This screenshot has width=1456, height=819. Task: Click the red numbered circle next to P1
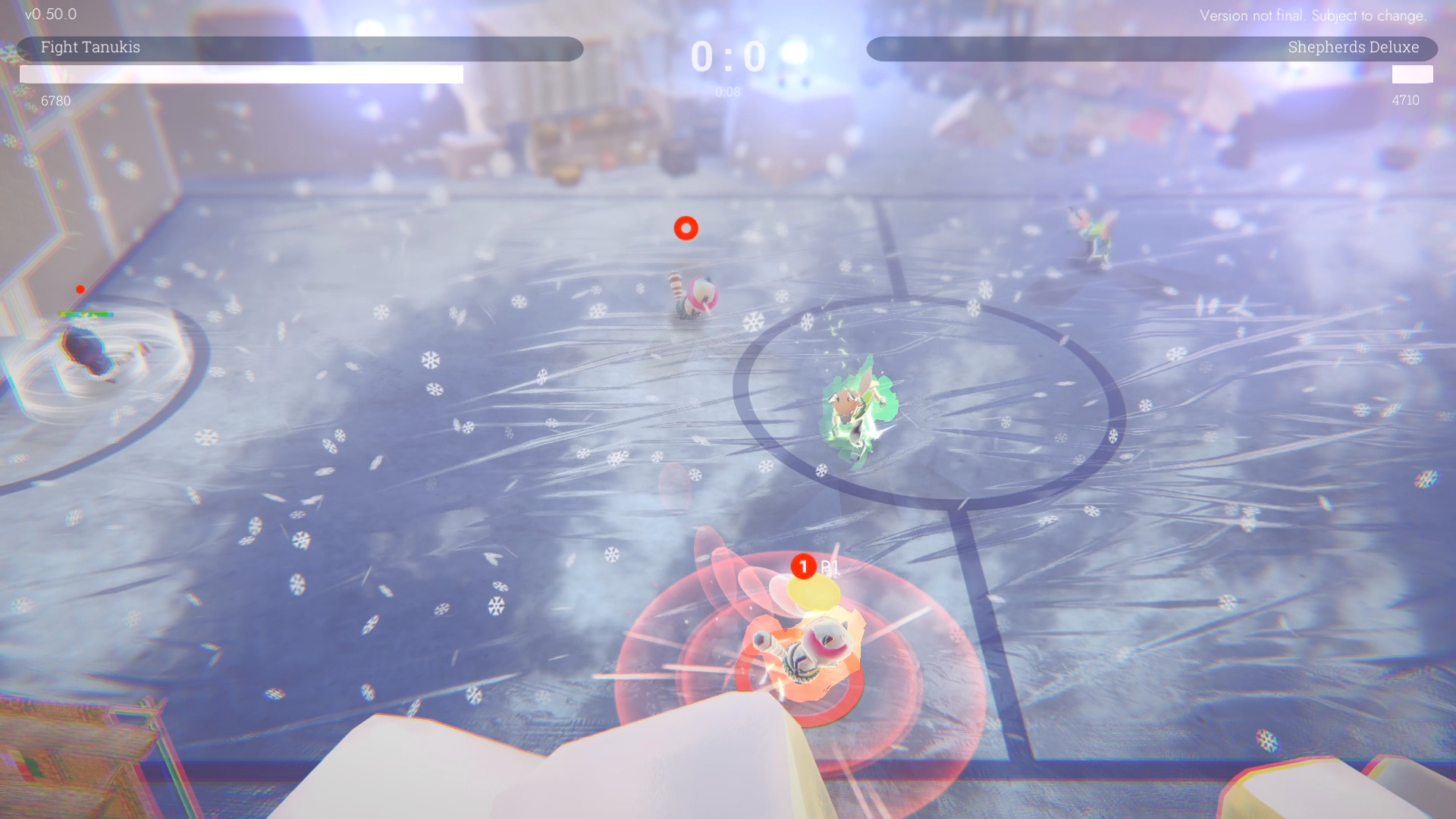[802, 564]
